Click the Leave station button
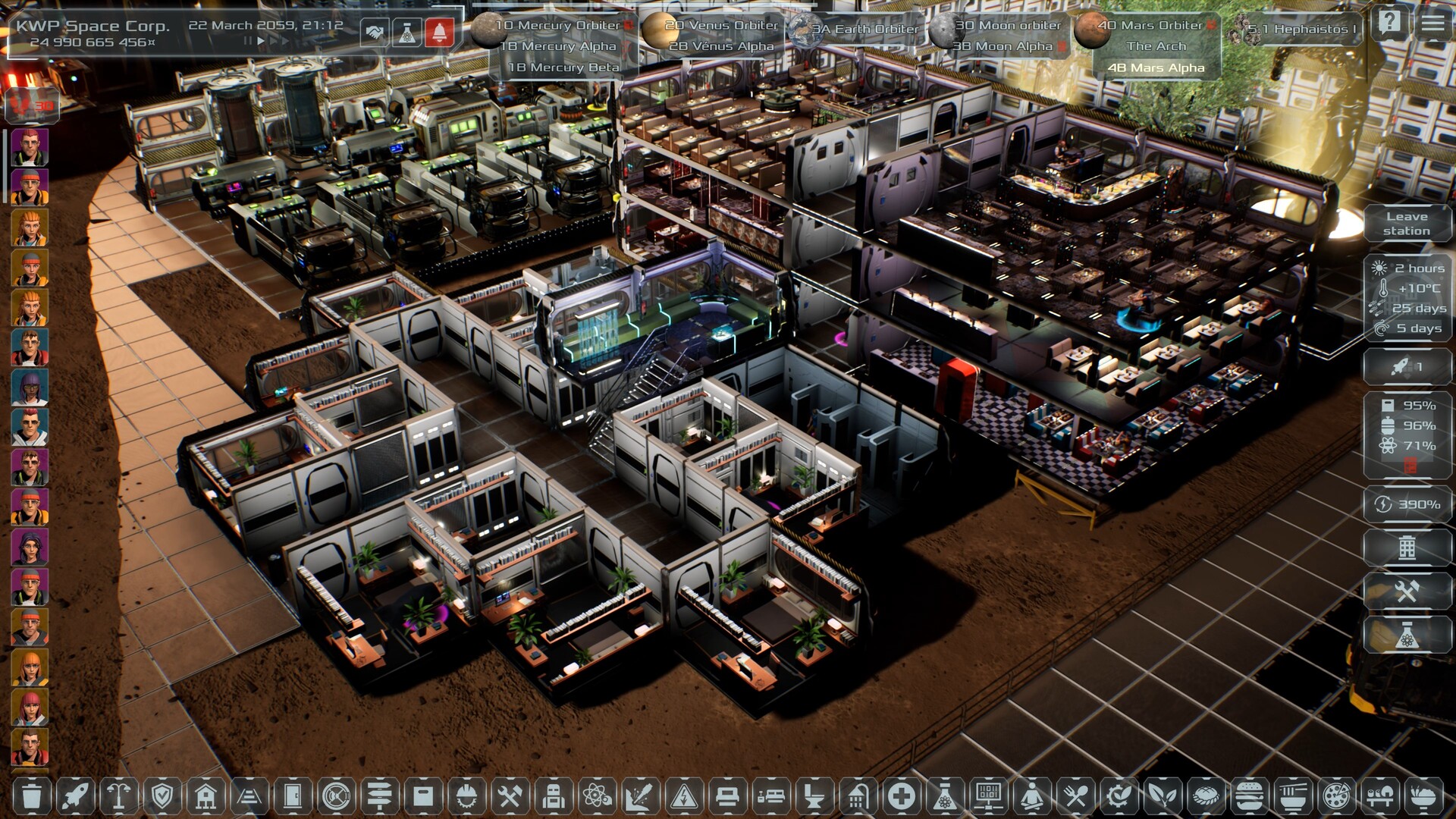Viewport: 1456px width, 819px height. (x=1406, y=224)
